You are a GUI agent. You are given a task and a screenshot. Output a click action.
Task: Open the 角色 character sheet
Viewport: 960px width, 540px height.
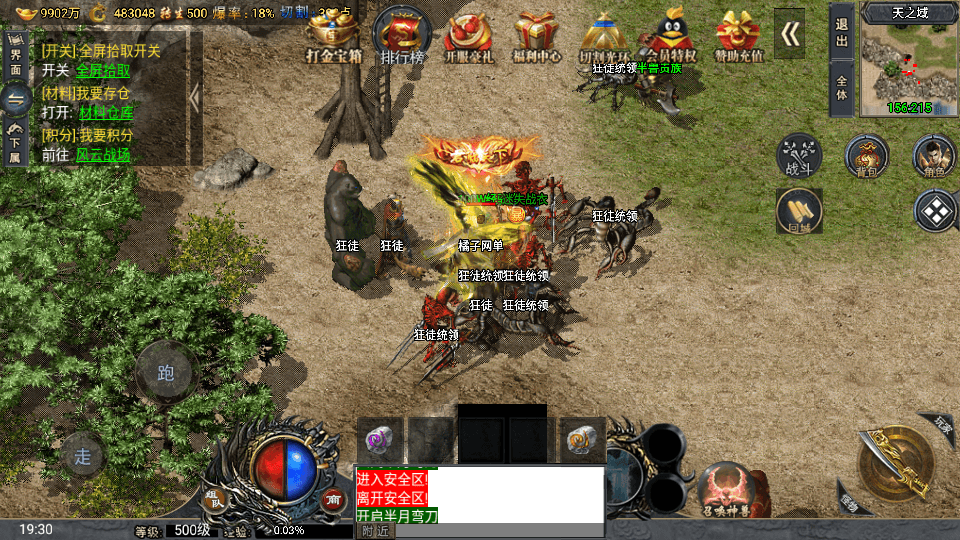tap(934, 157)
